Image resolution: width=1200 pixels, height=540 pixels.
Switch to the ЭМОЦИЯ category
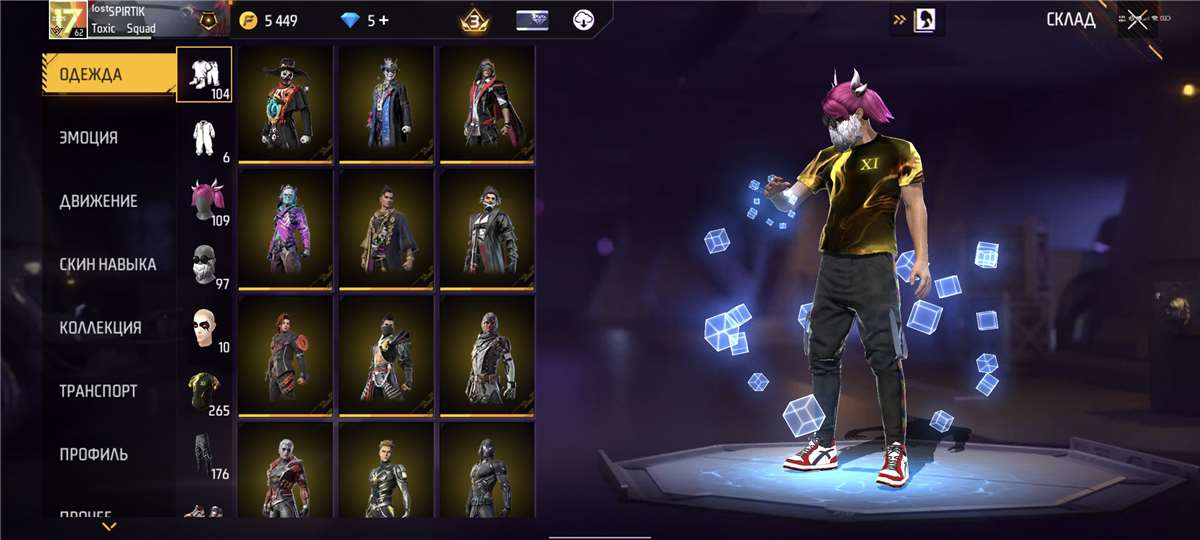coord(89,138)
